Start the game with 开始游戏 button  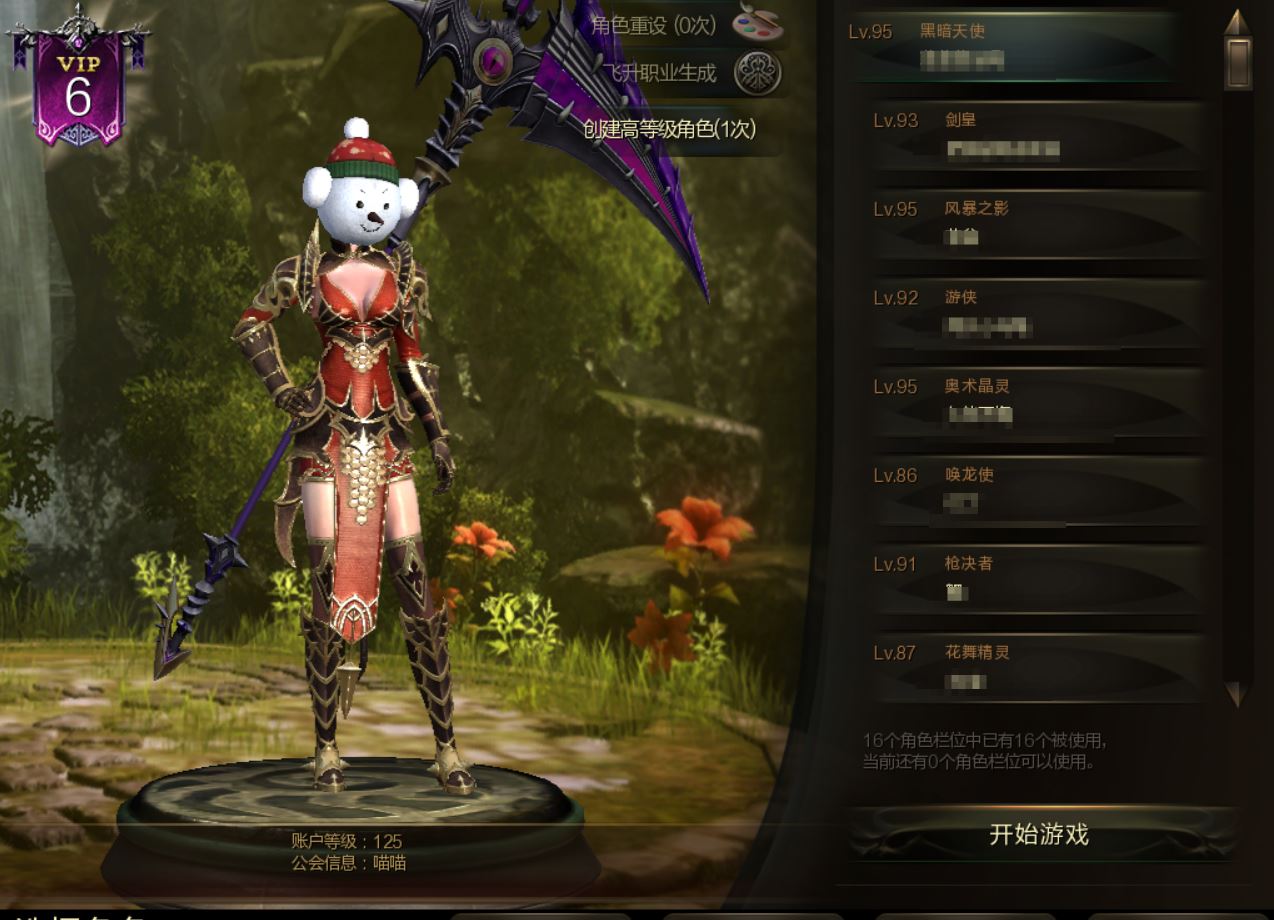(x=1039, y=835)
